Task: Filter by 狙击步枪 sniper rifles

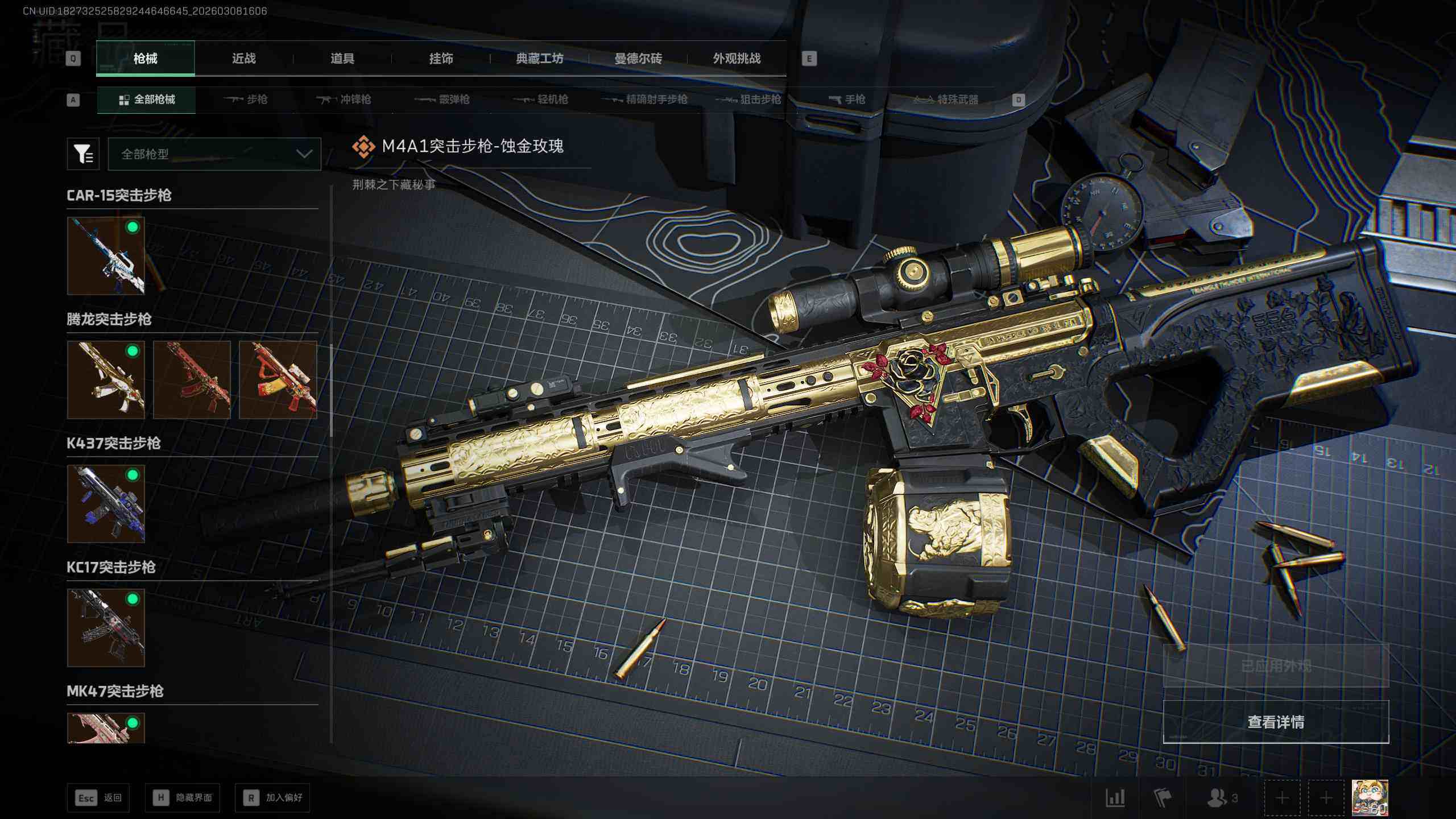Action: (x=748, y=100)
